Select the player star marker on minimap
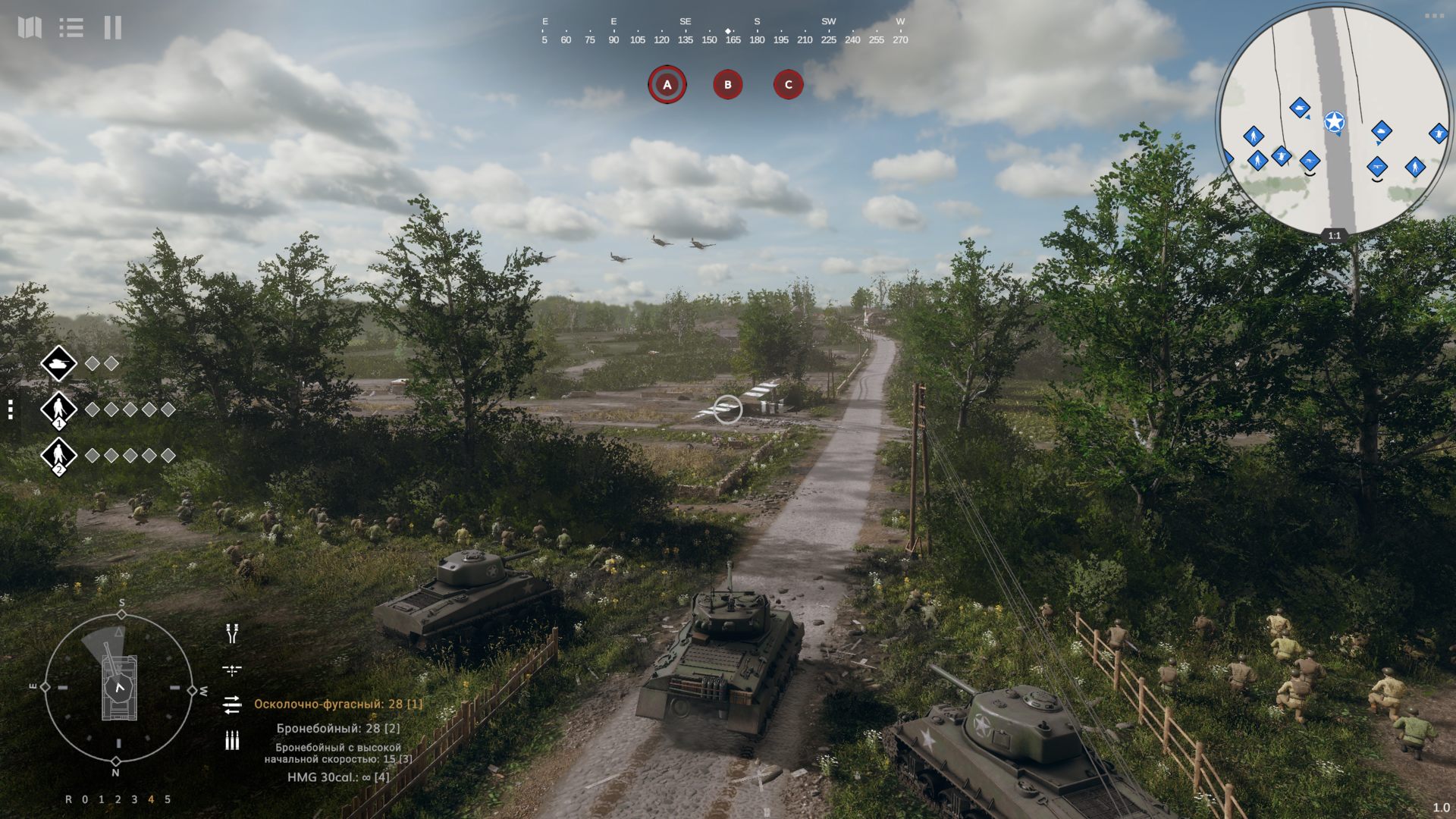This screenshot has height=819, width=1456. pos(1335,122)
